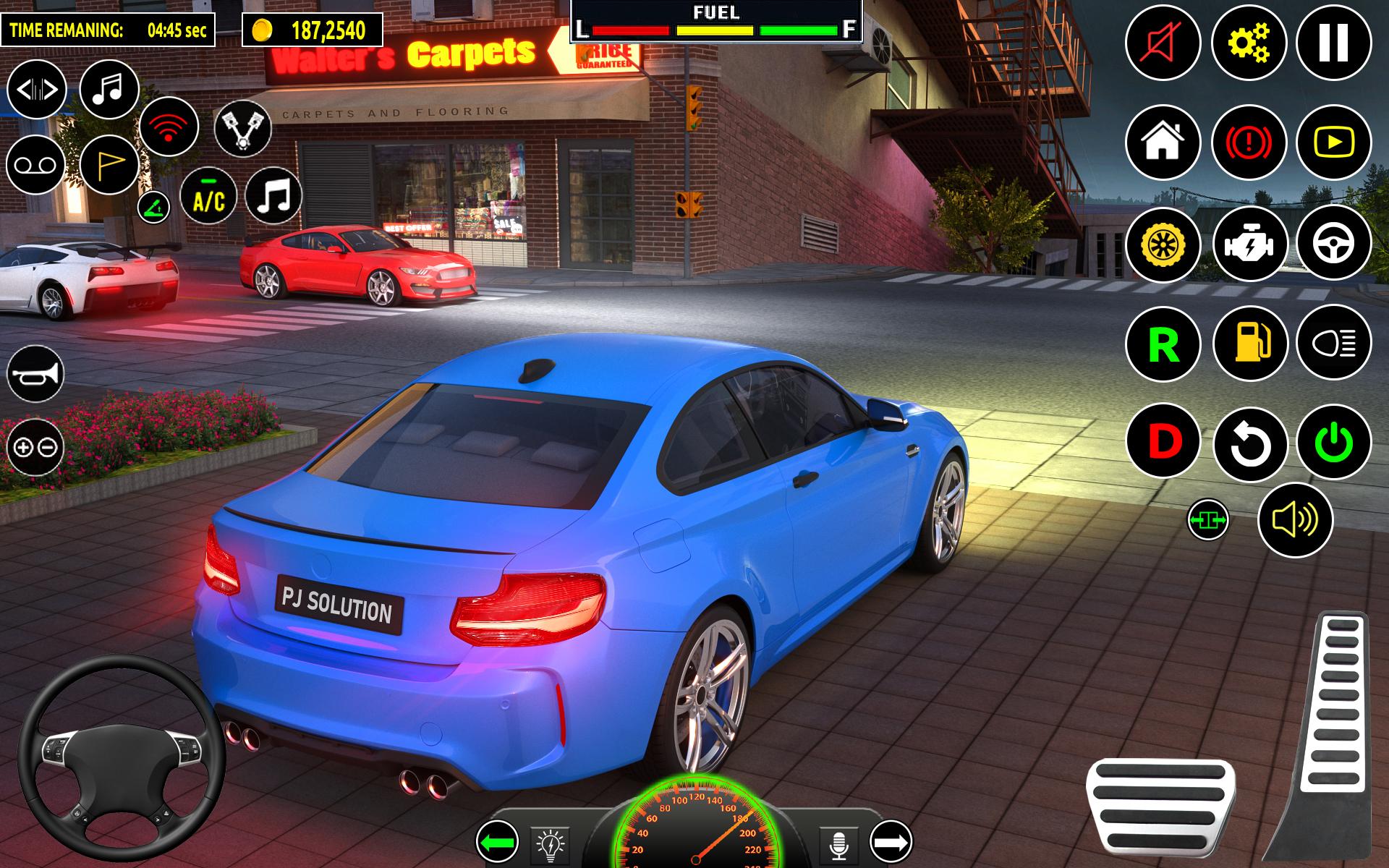Screen dimensions: 1389x868
Task: Toggle the headlights button
Action: click(1333, 344)
